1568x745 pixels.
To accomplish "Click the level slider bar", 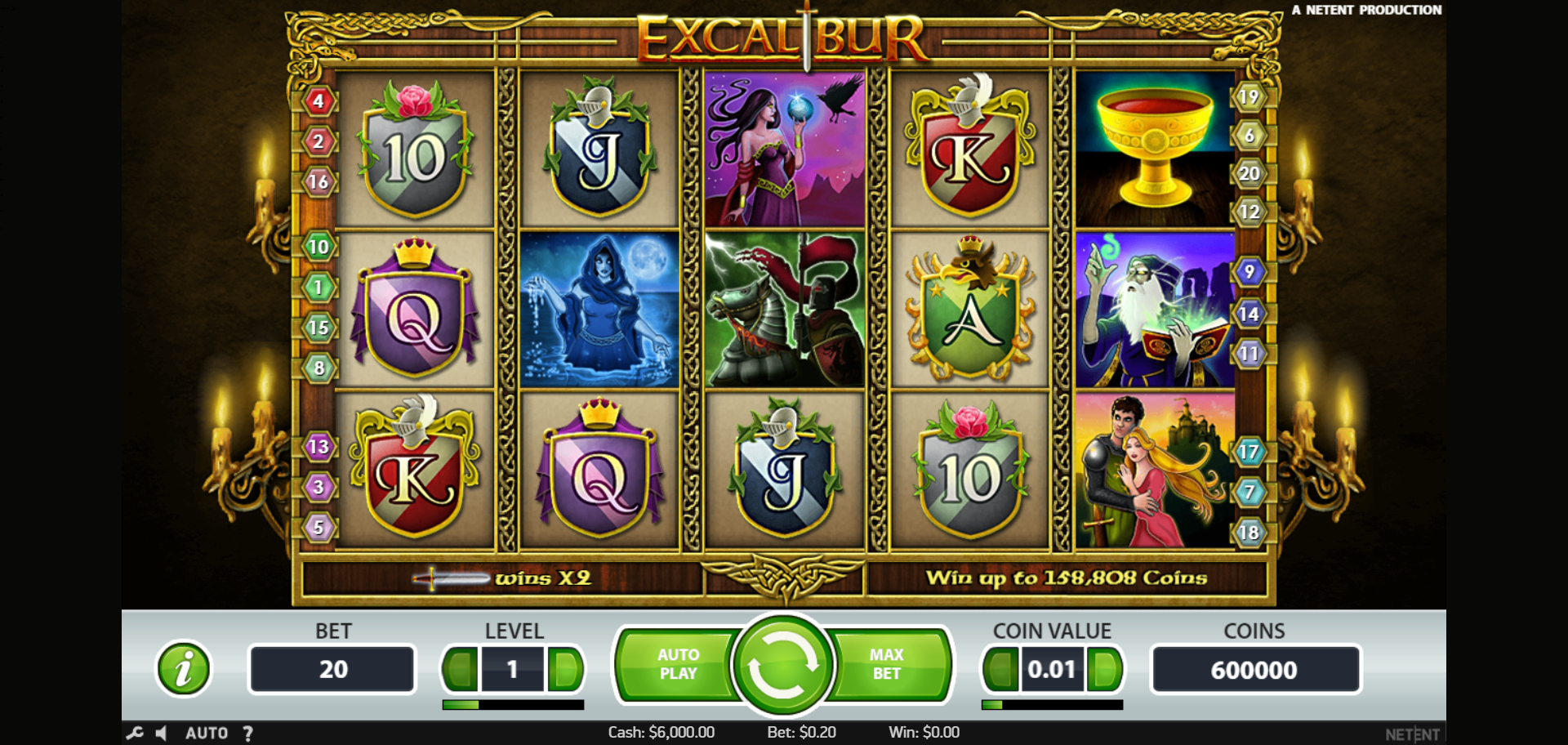I will (x=513, y=704).
